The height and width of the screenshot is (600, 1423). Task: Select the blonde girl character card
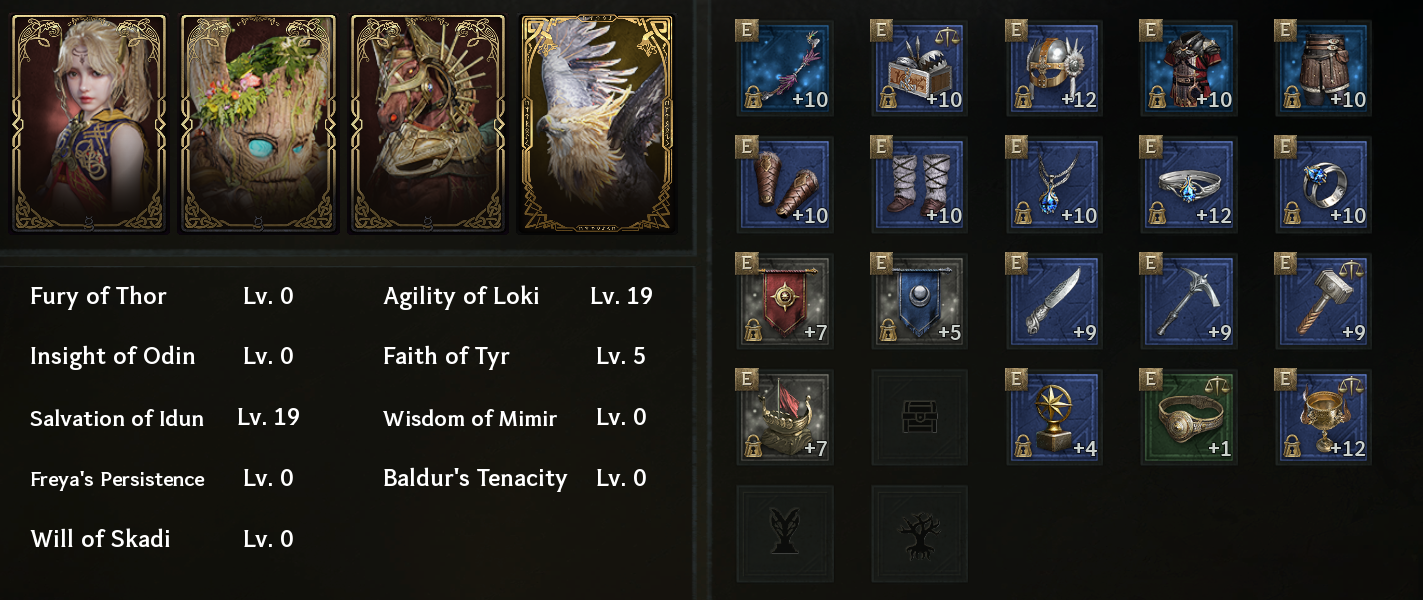coord(89,123)
